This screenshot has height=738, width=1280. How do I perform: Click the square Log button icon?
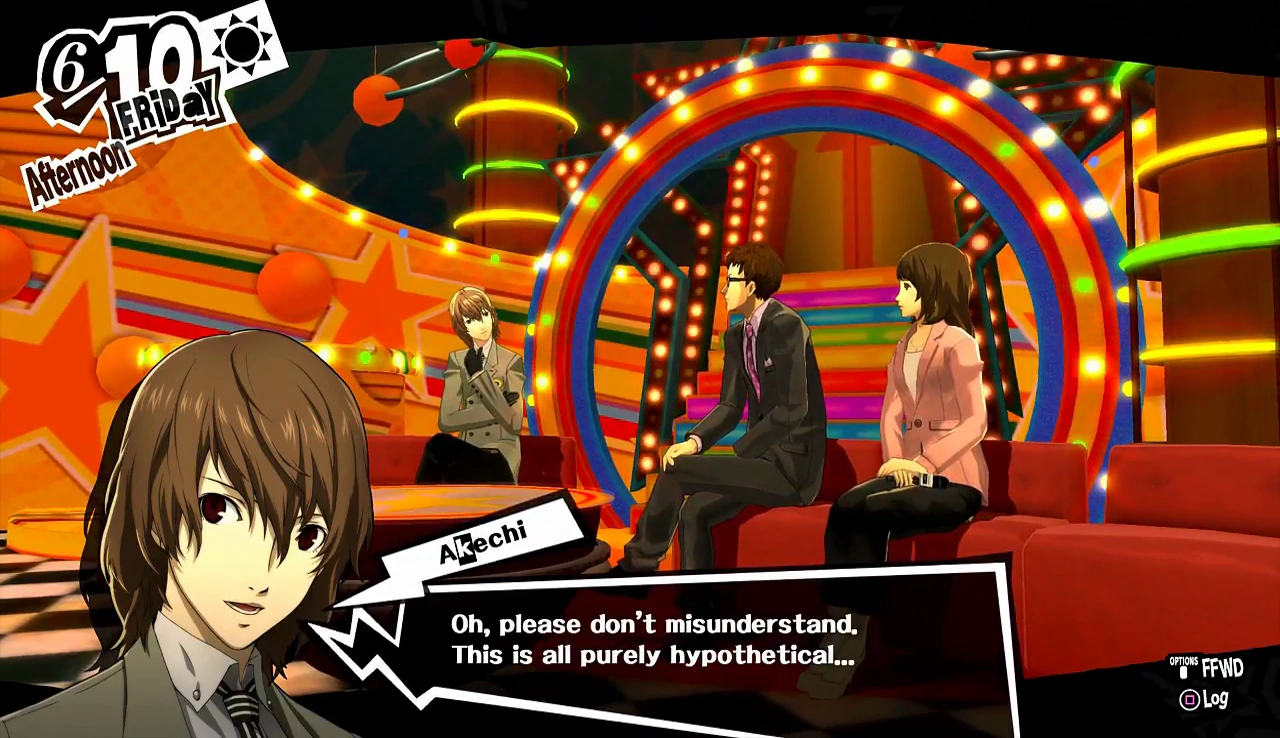[1190, 699]
